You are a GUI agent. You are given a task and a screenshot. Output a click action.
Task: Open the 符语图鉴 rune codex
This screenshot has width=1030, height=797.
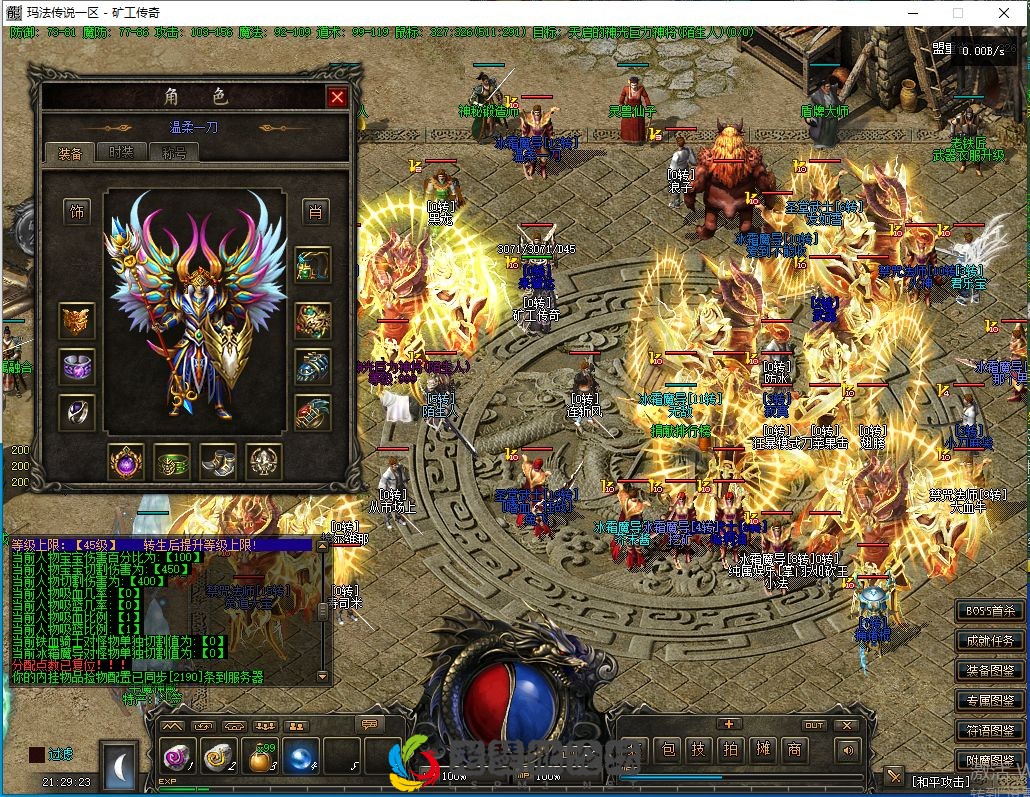point(989,730)
